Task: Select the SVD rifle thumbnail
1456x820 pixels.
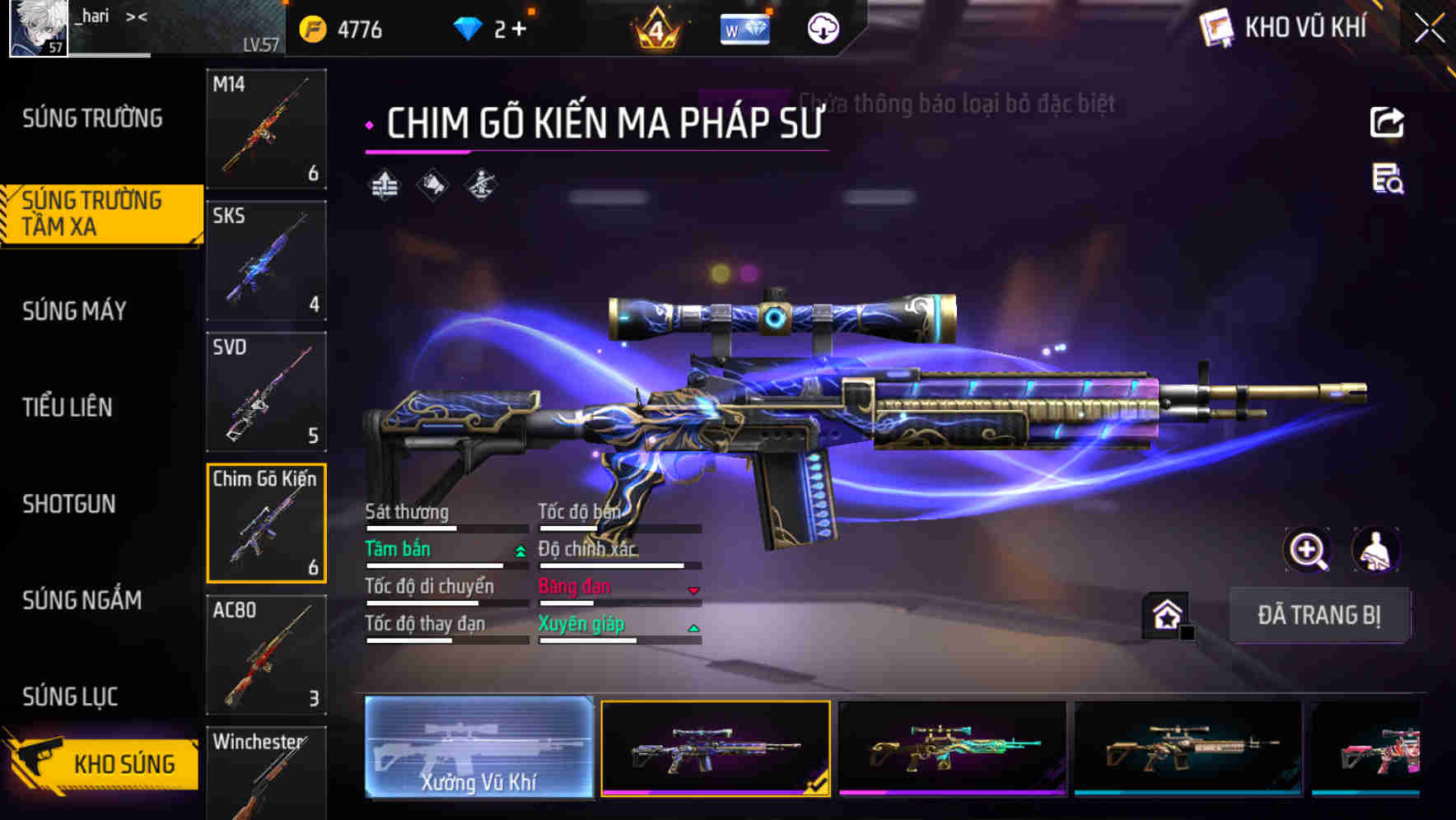Action: click(265, 393)
